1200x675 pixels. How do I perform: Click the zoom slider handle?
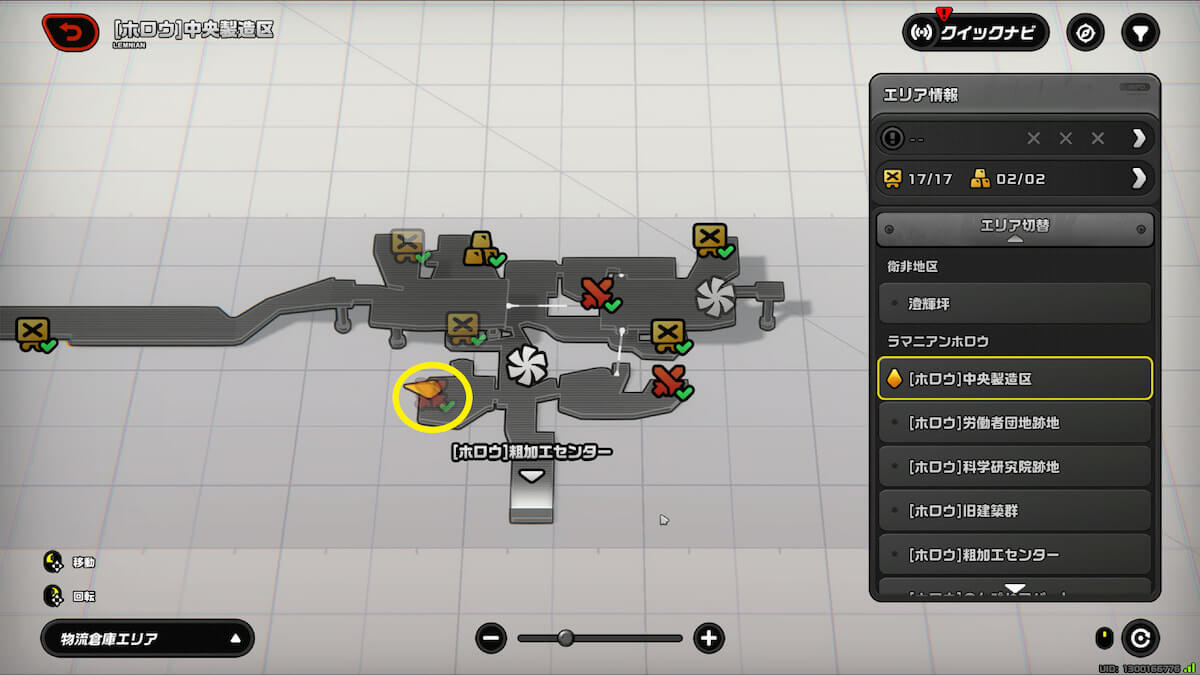(566, 638)
